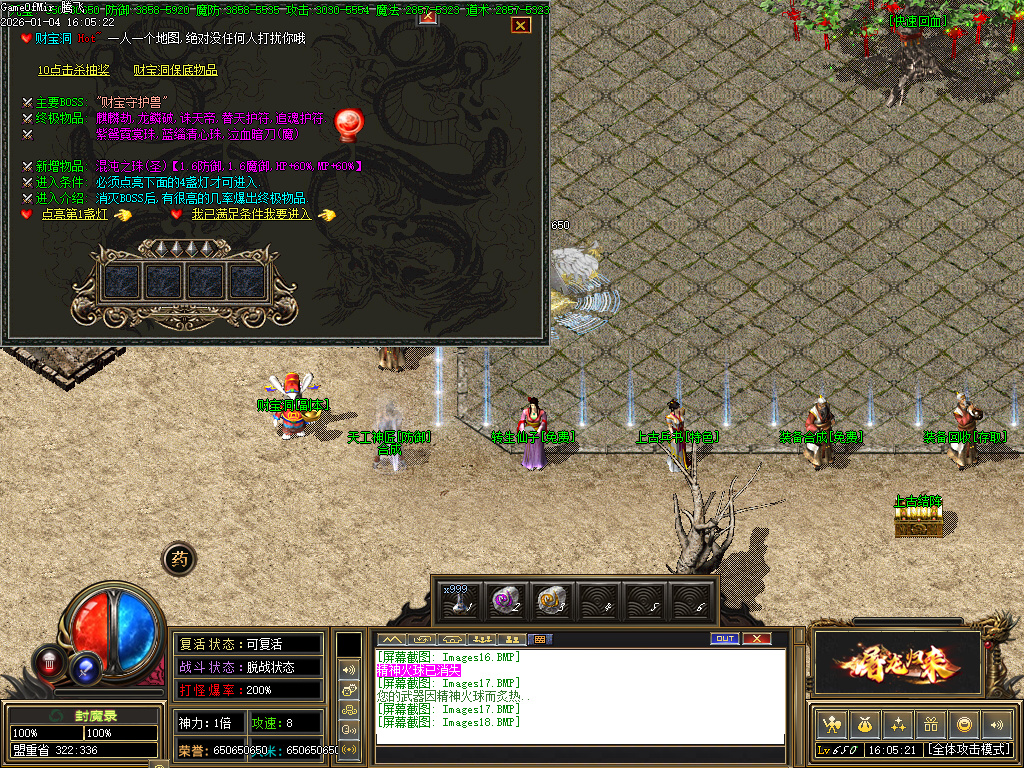Select the orange scroll in hotbar slot 3

pyautogui.click(x=549, y=600)
